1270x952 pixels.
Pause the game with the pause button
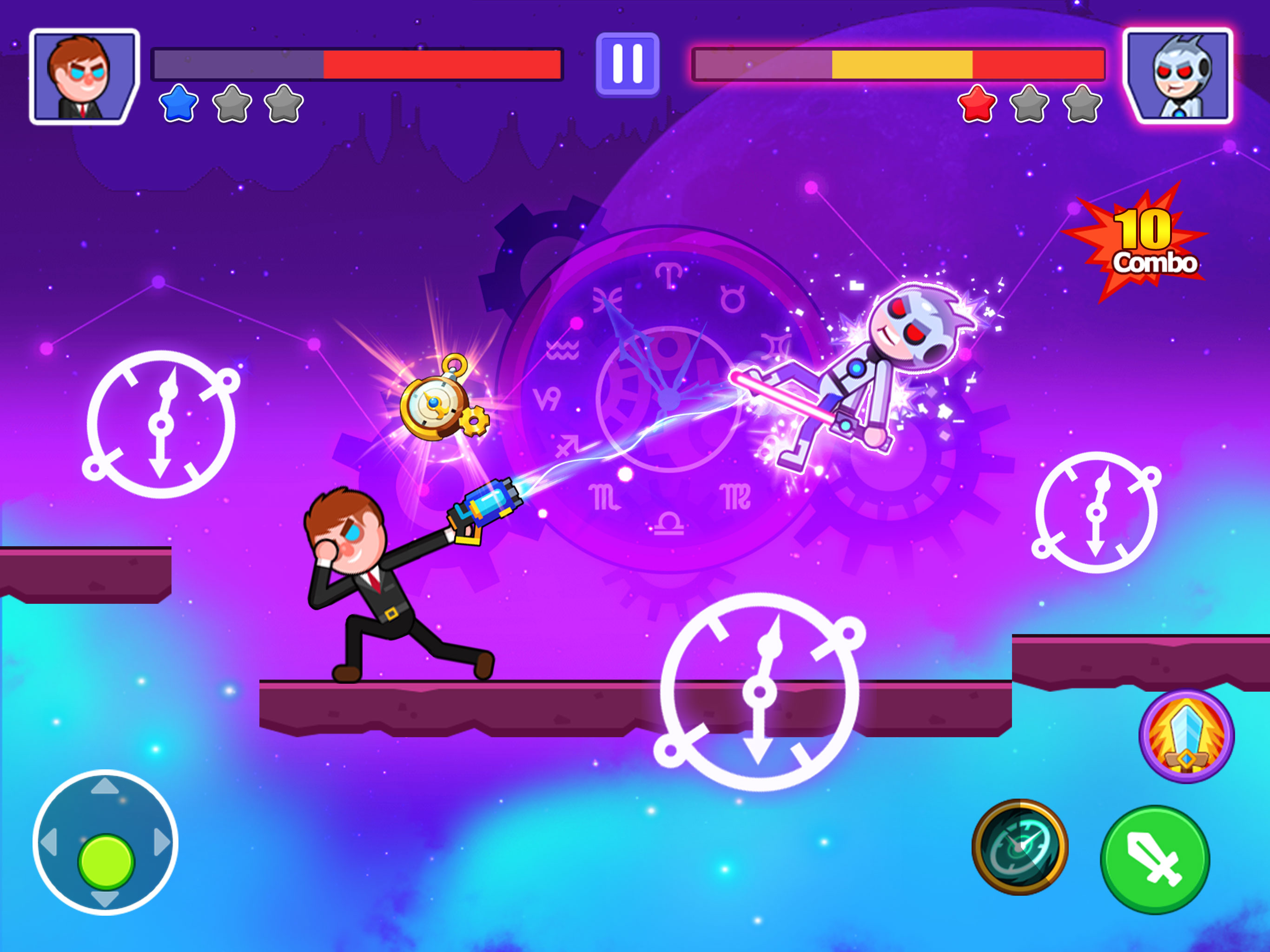[x=627, y=64]
